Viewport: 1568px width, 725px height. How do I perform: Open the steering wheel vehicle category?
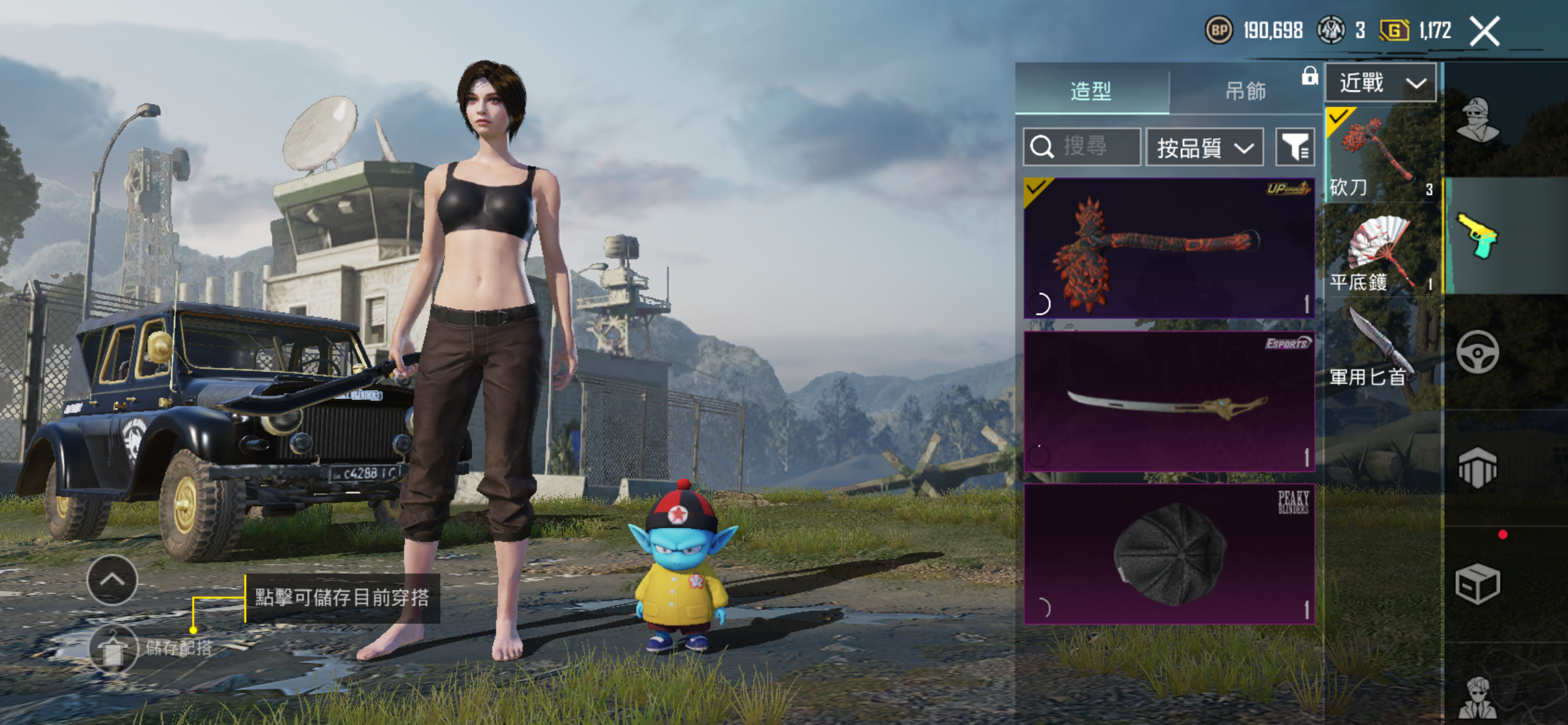1478,353
